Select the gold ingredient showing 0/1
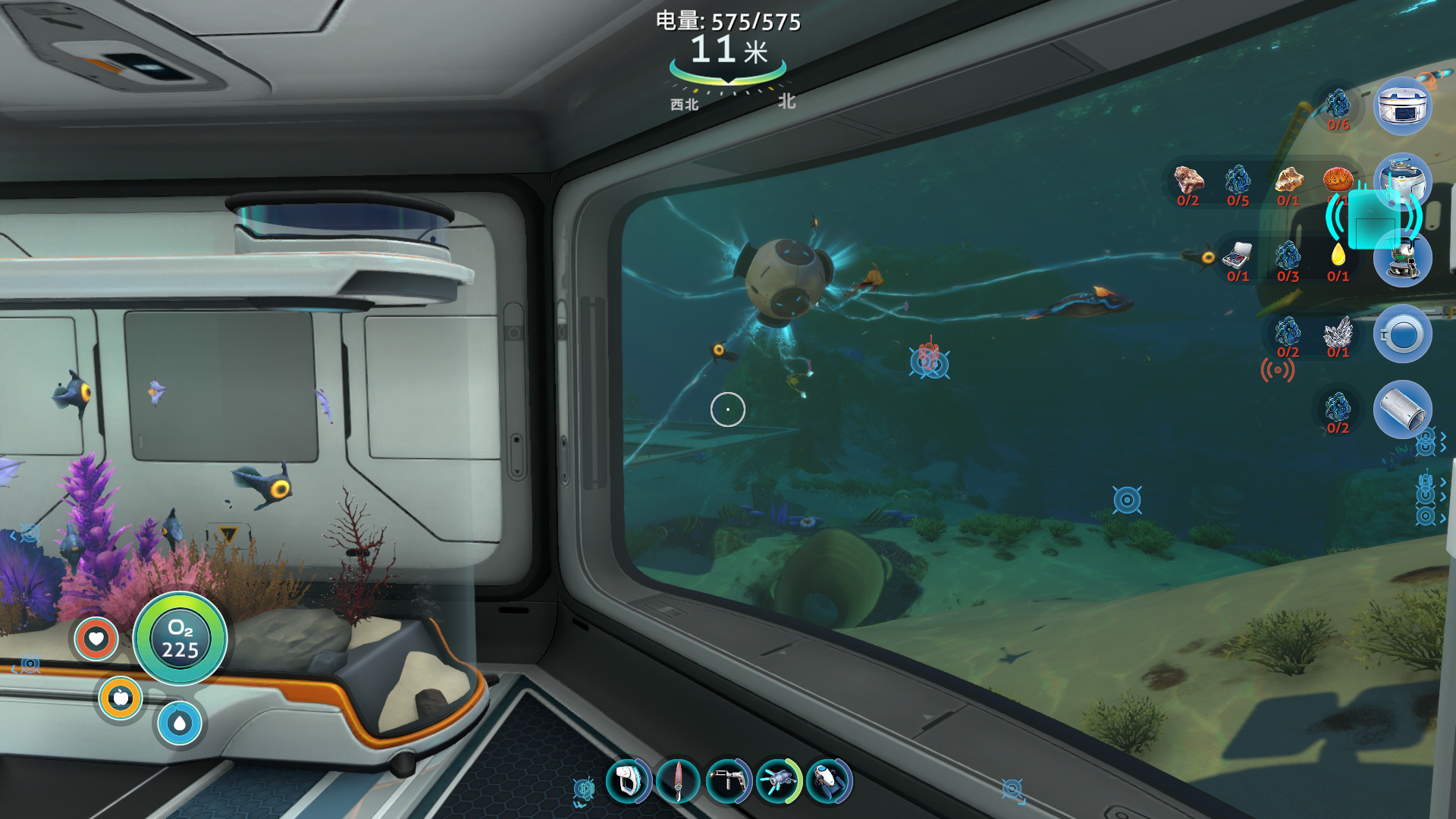 click(x=1288, y=180)
